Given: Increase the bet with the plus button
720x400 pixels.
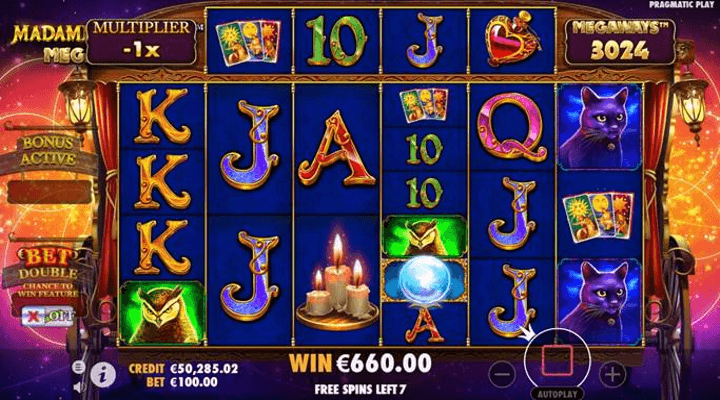Looking at the screenshot, I should [x=613, y=374].
